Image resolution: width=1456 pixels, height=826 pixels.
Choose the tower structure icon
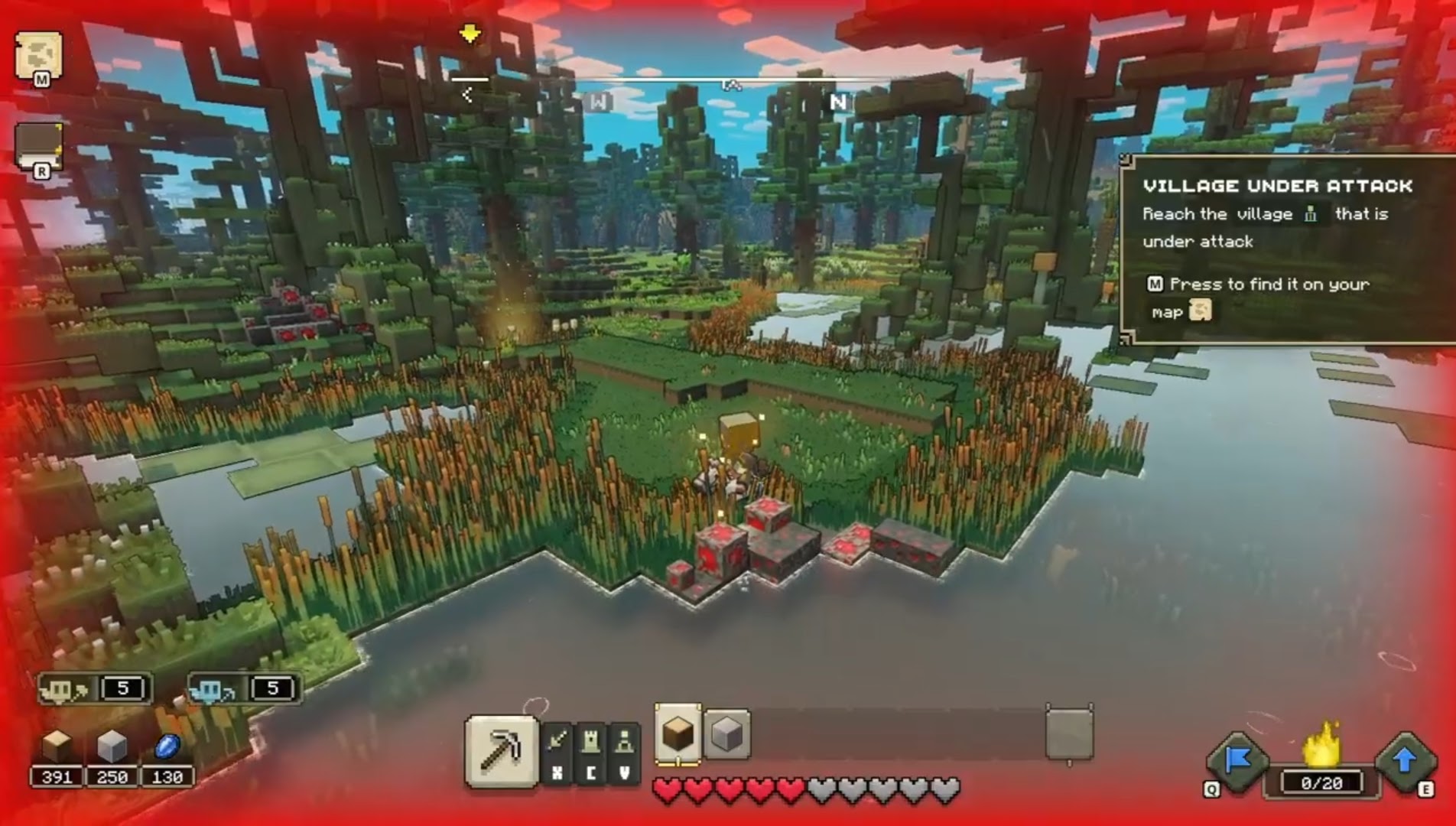tap(590, 739)
